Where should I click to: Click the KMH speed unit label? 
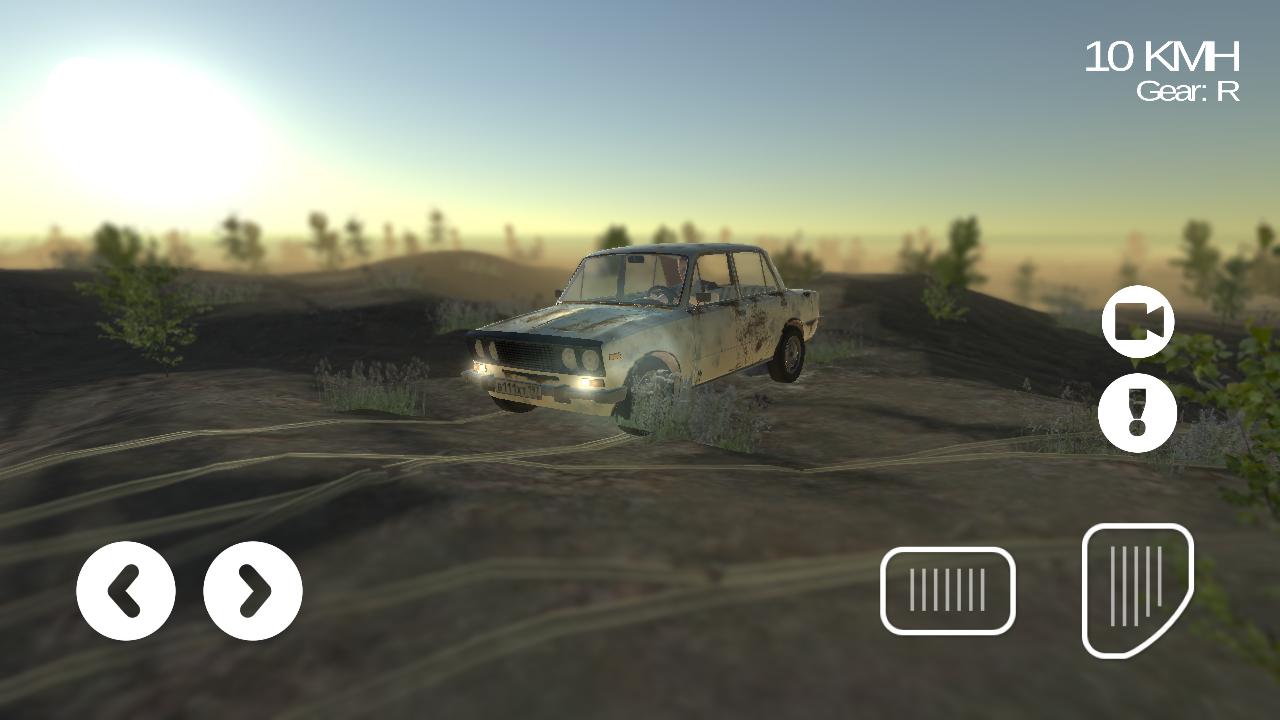click(1190, 55)
